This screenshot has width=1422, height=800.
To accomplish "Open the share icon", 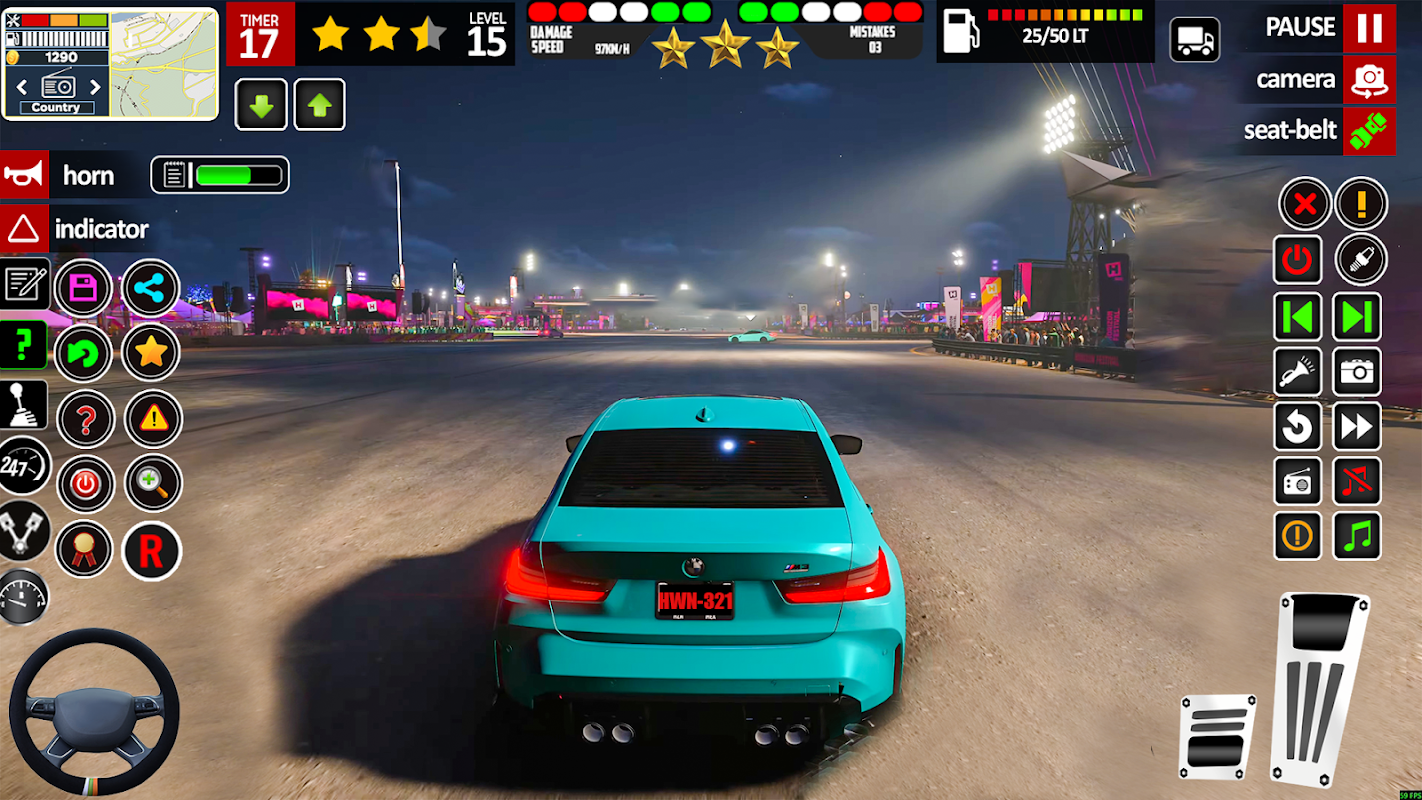I will (x=151, y=289).
